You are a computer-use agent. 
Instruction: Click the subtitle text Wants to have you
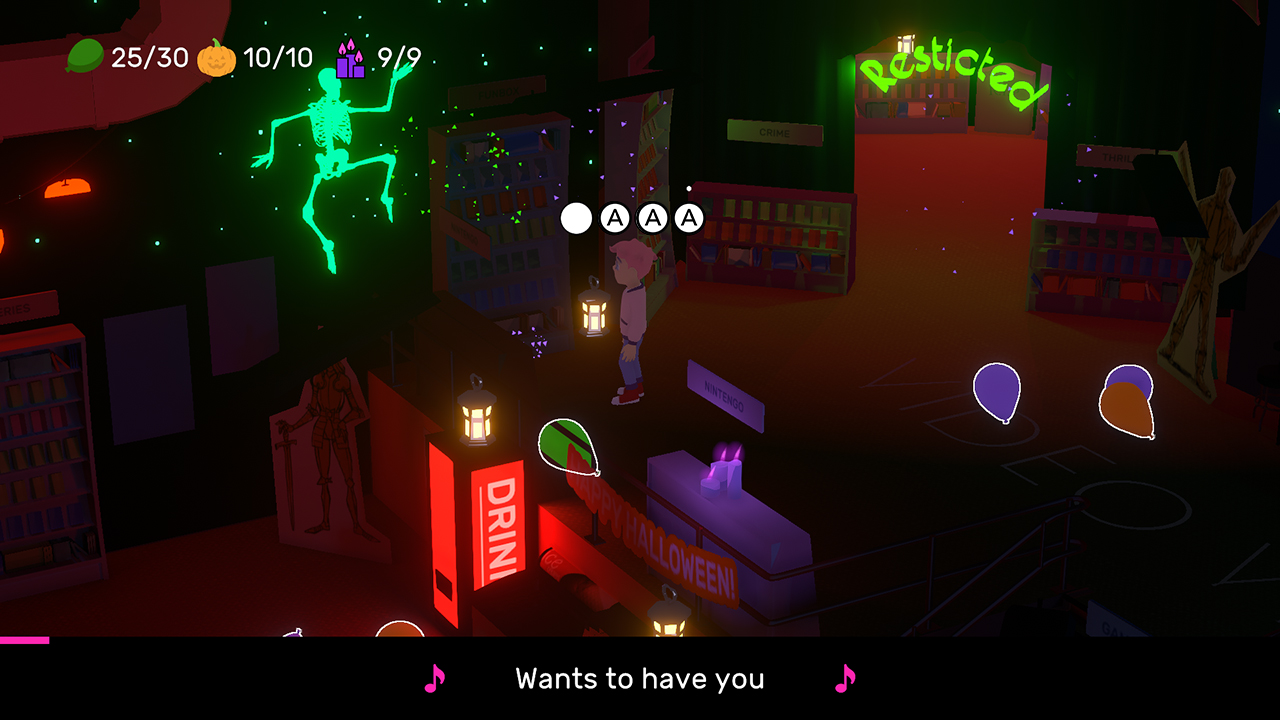[639, 679]
